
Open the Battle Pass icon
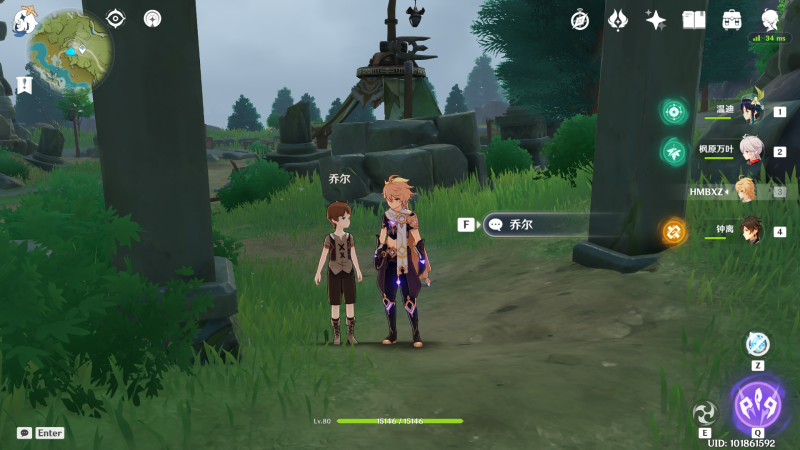coord(732,20)
